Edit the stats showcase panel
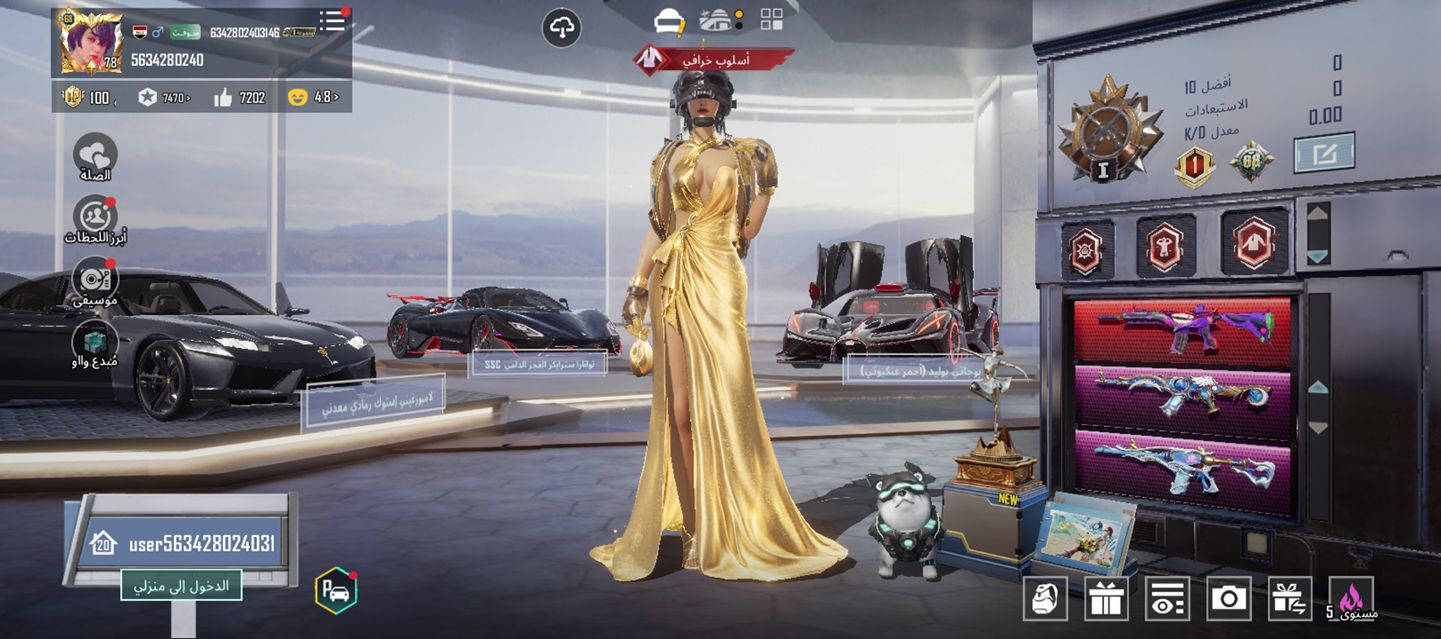The image size is (1441, 639). click(1324, 153)
